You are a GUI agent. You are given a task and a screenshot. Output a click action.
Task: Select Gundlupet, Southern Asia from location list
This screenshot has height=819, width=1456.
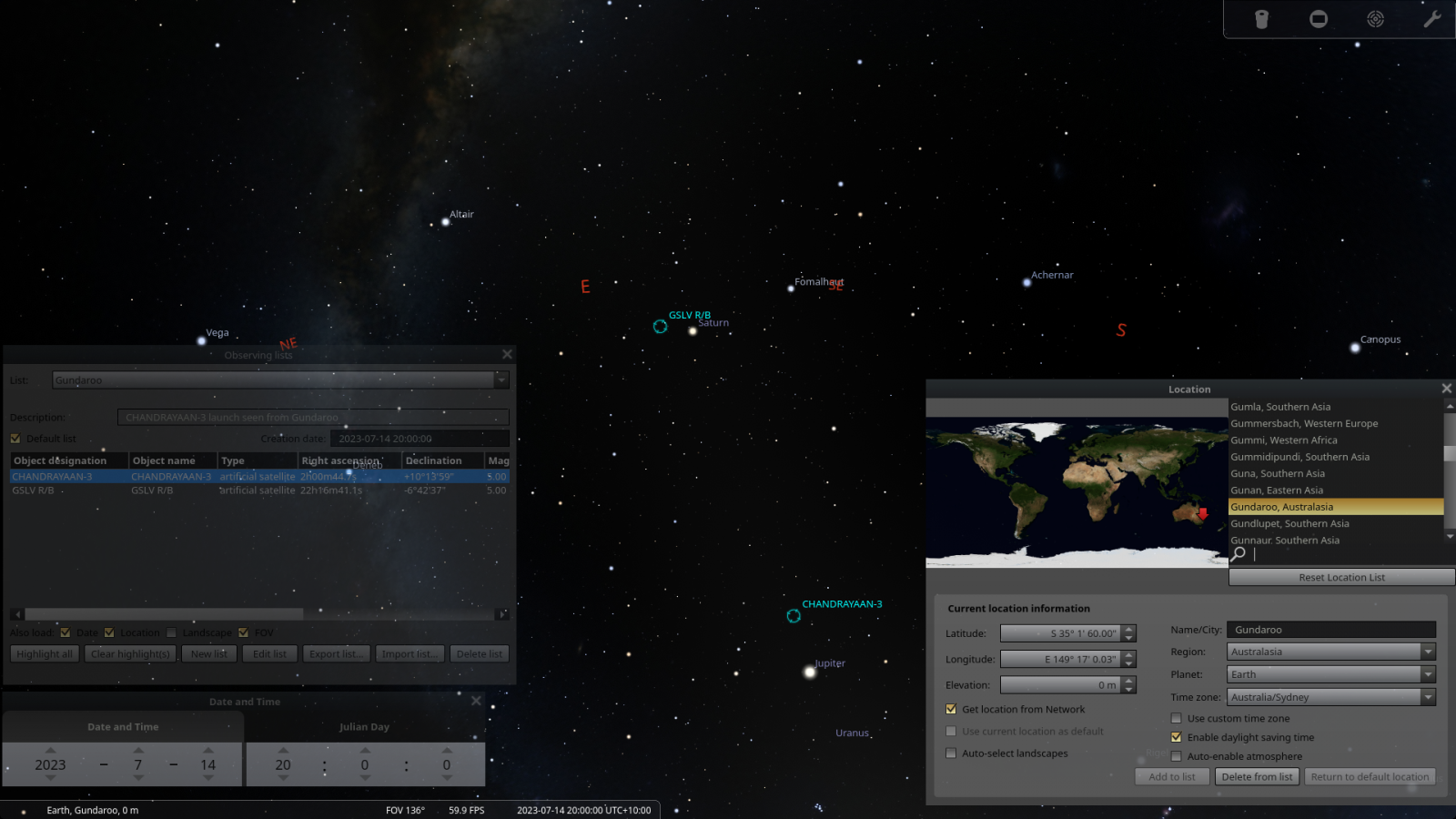(1289, 523)
